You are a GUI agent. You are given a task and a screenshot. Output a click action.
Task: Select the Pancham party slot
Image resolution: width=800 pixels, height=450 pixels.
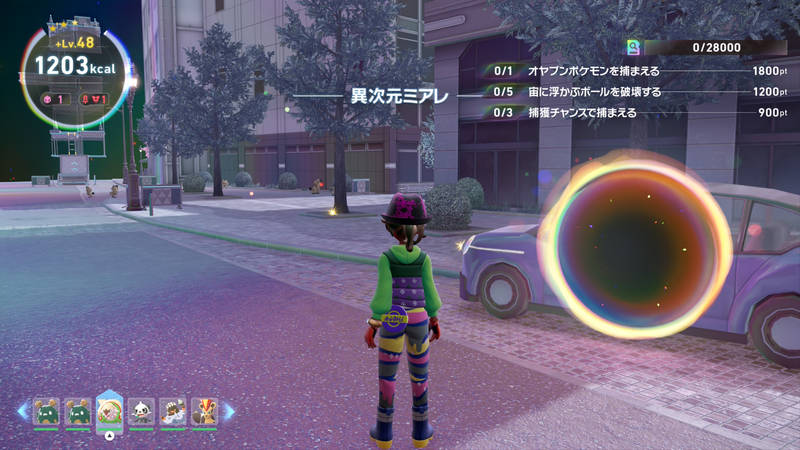[x=141, y=411]
